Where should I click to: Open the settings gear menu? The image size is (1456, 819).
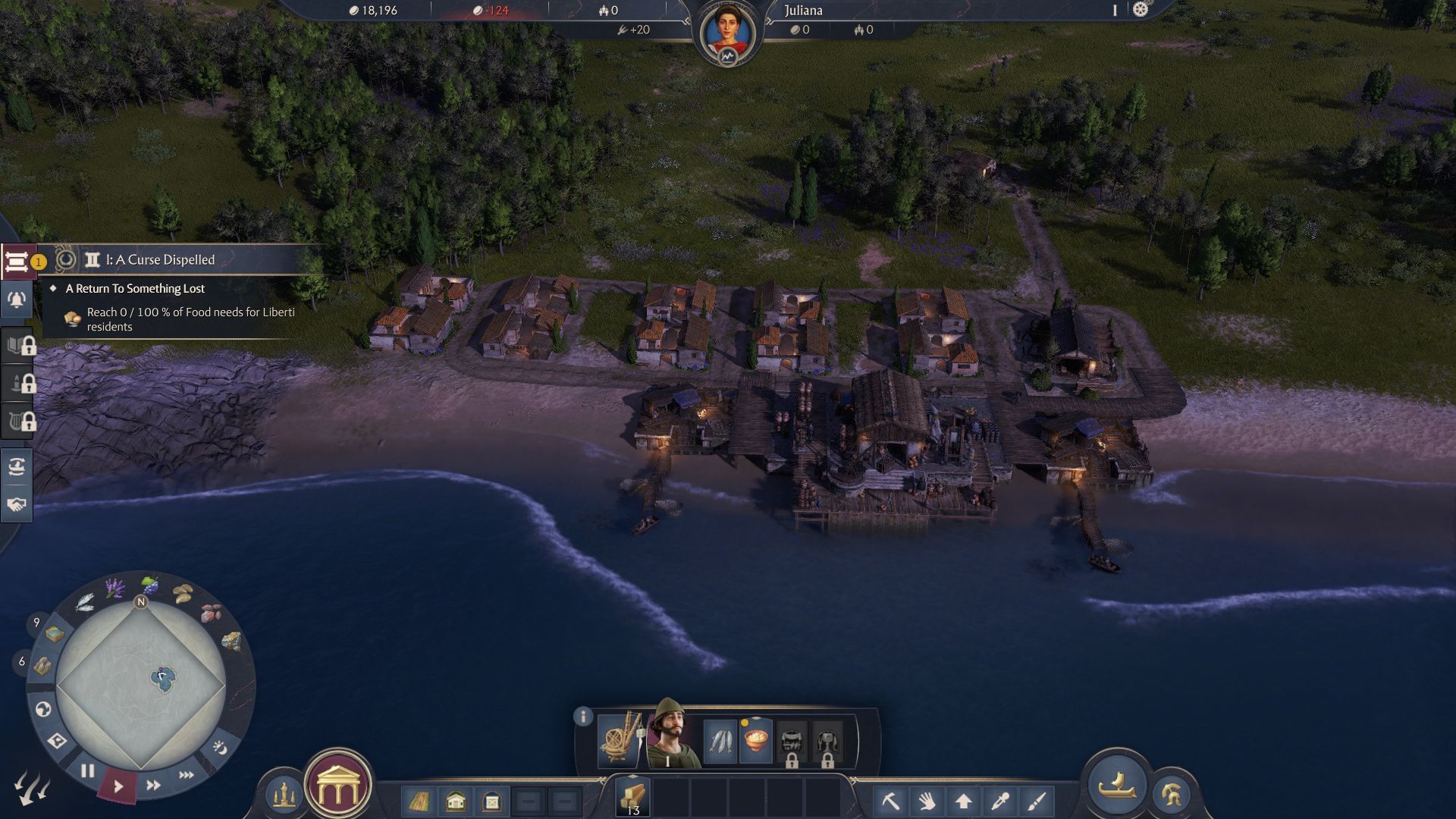click(x=1140, y=10)
